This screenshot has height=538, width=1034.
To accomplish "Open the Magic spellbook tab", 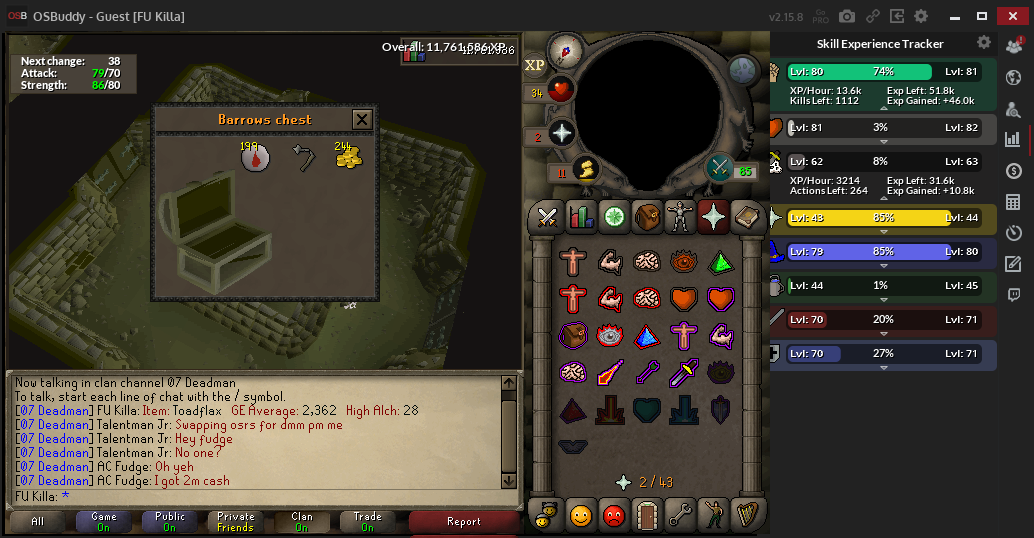I will (746, 215).
